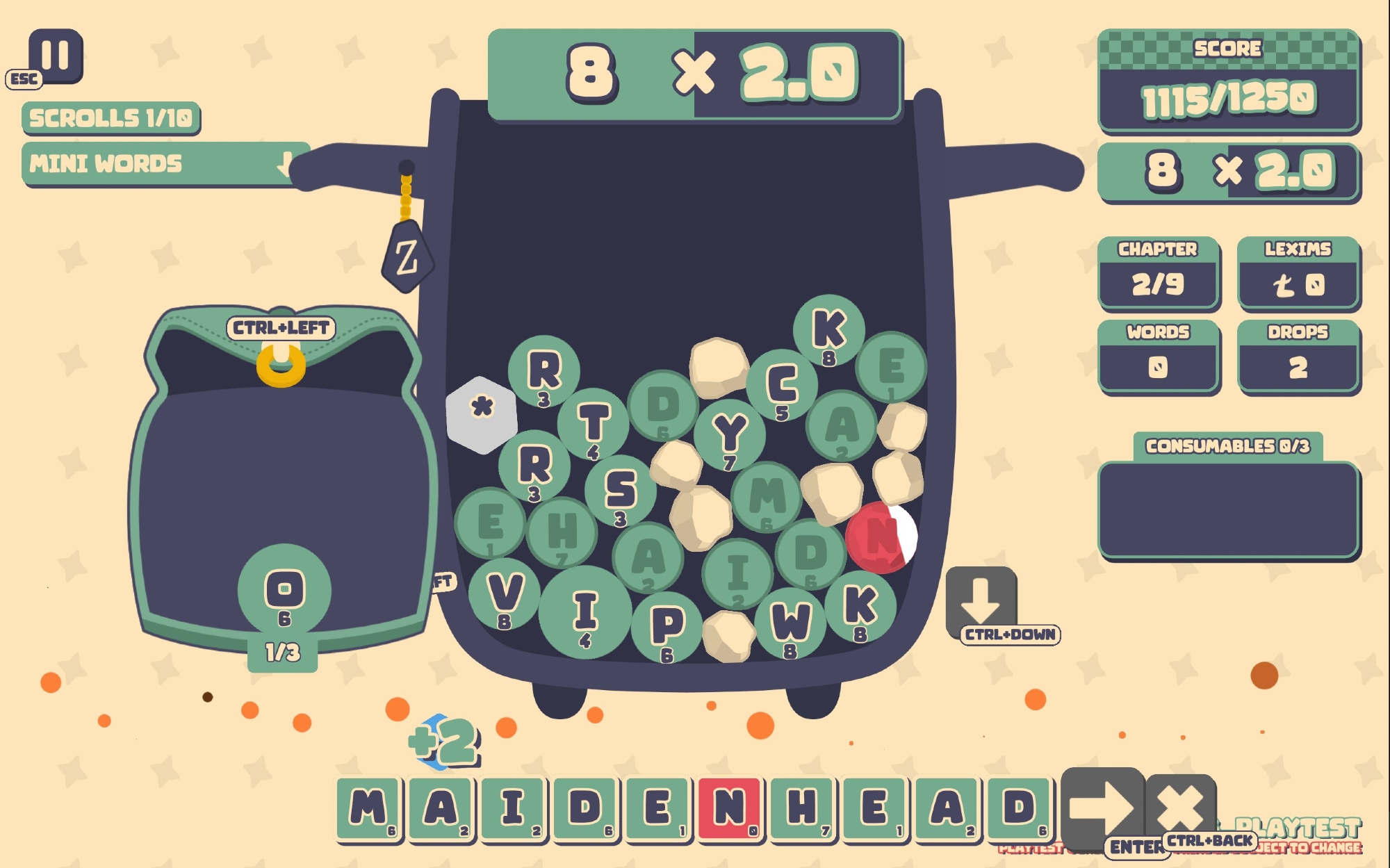The height and width of the screenshot is (868, 1390).
Task: Choose the letter P tile
Action: click(667, 627)
